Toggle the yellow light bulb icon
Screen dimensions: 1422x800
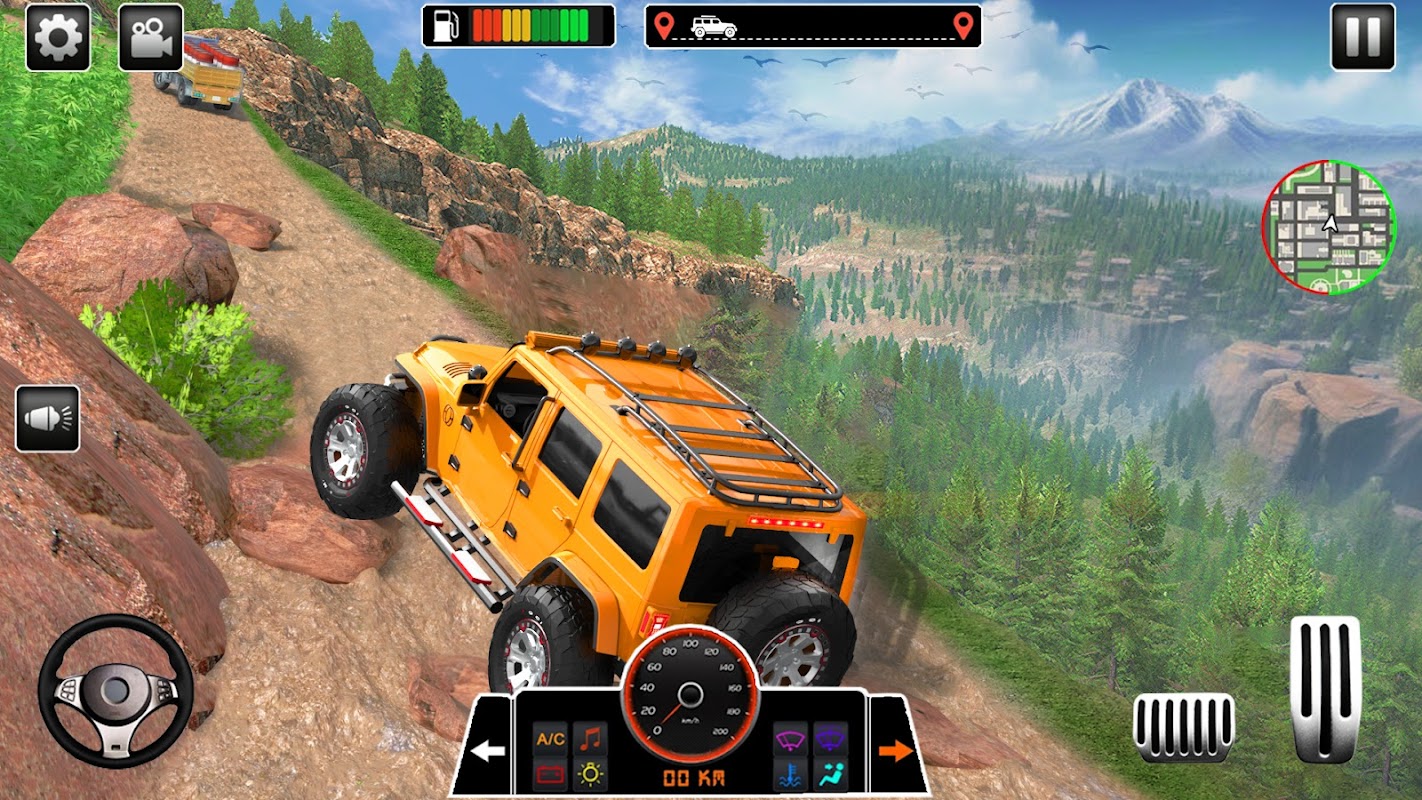(590, 774)
